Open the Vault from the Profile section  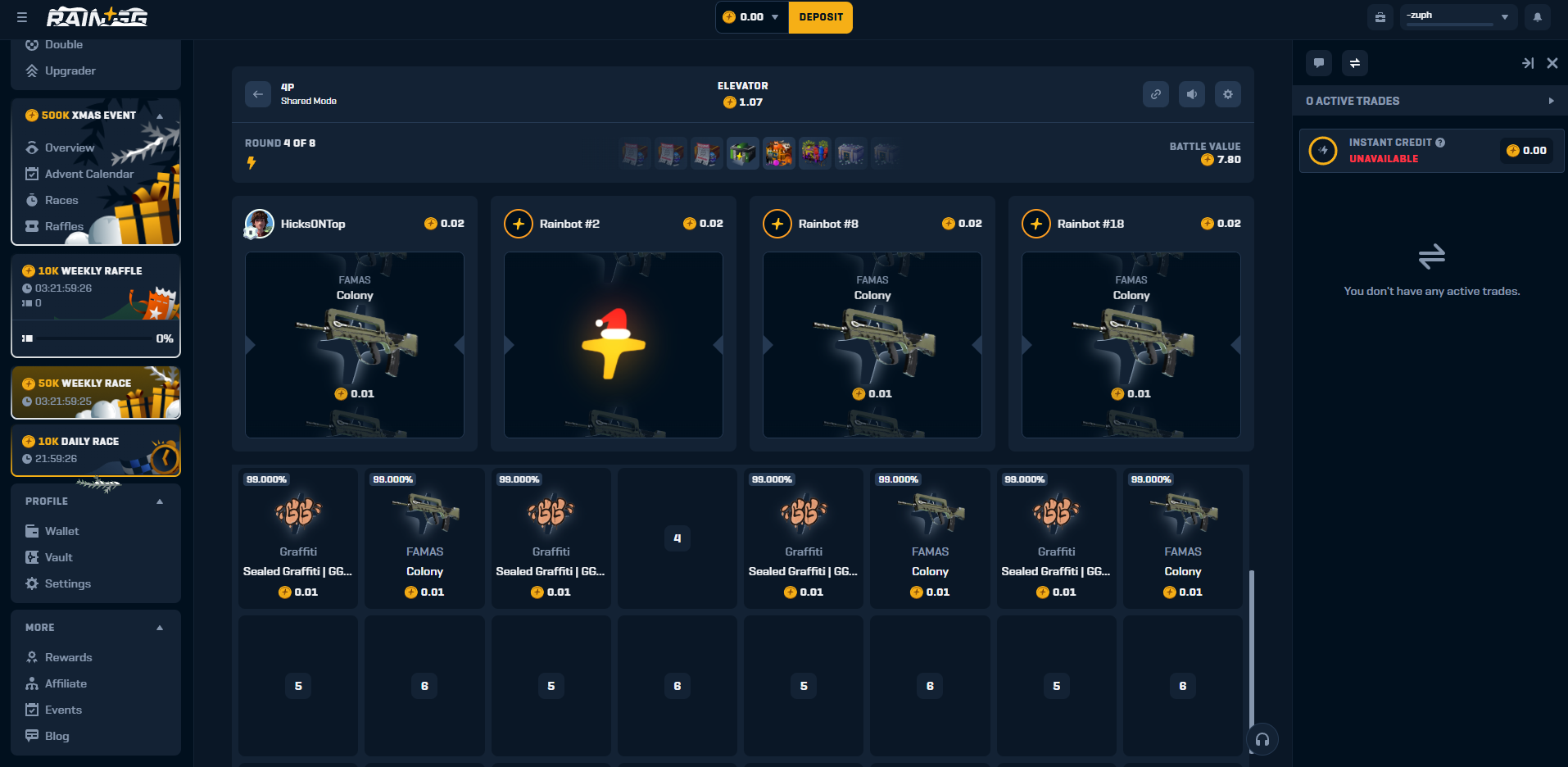tap(57, 557)
